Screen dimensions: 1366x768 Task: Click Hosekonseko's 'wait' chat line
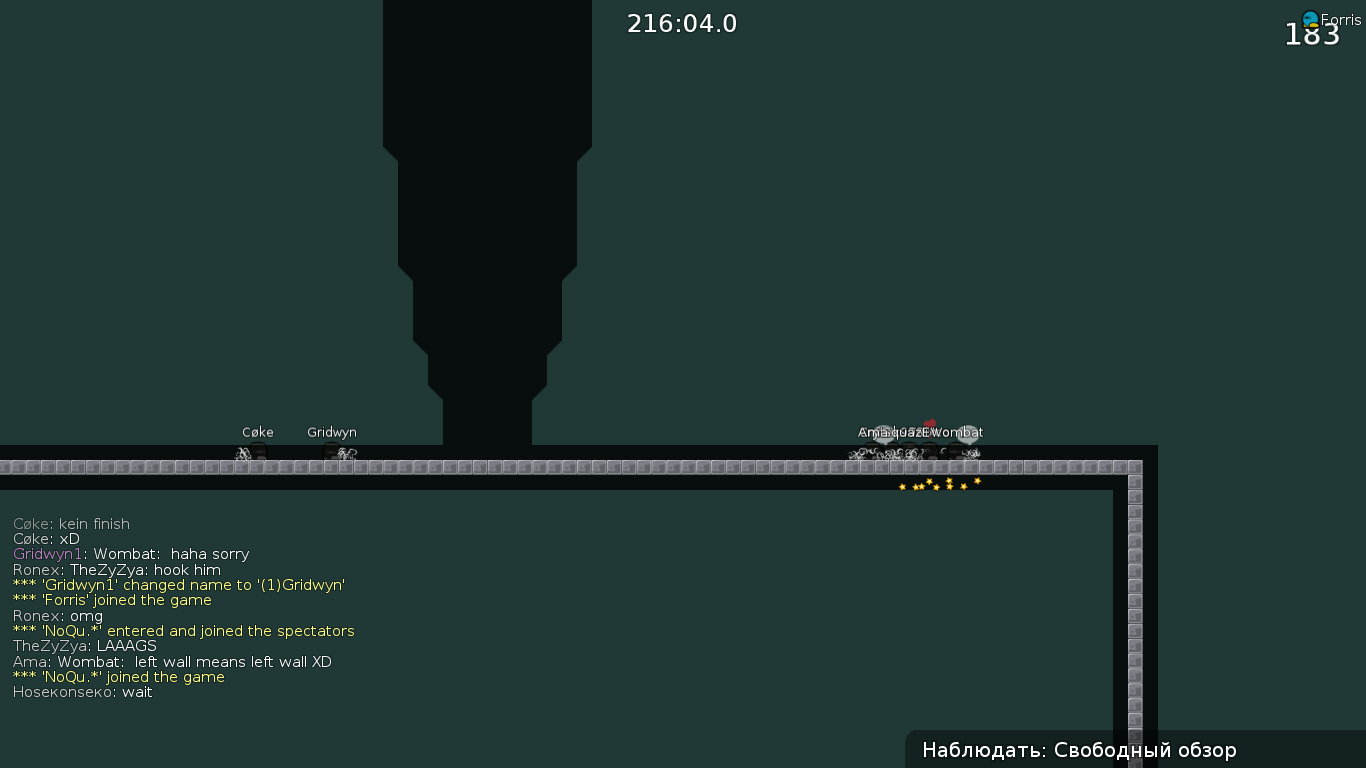82,692
